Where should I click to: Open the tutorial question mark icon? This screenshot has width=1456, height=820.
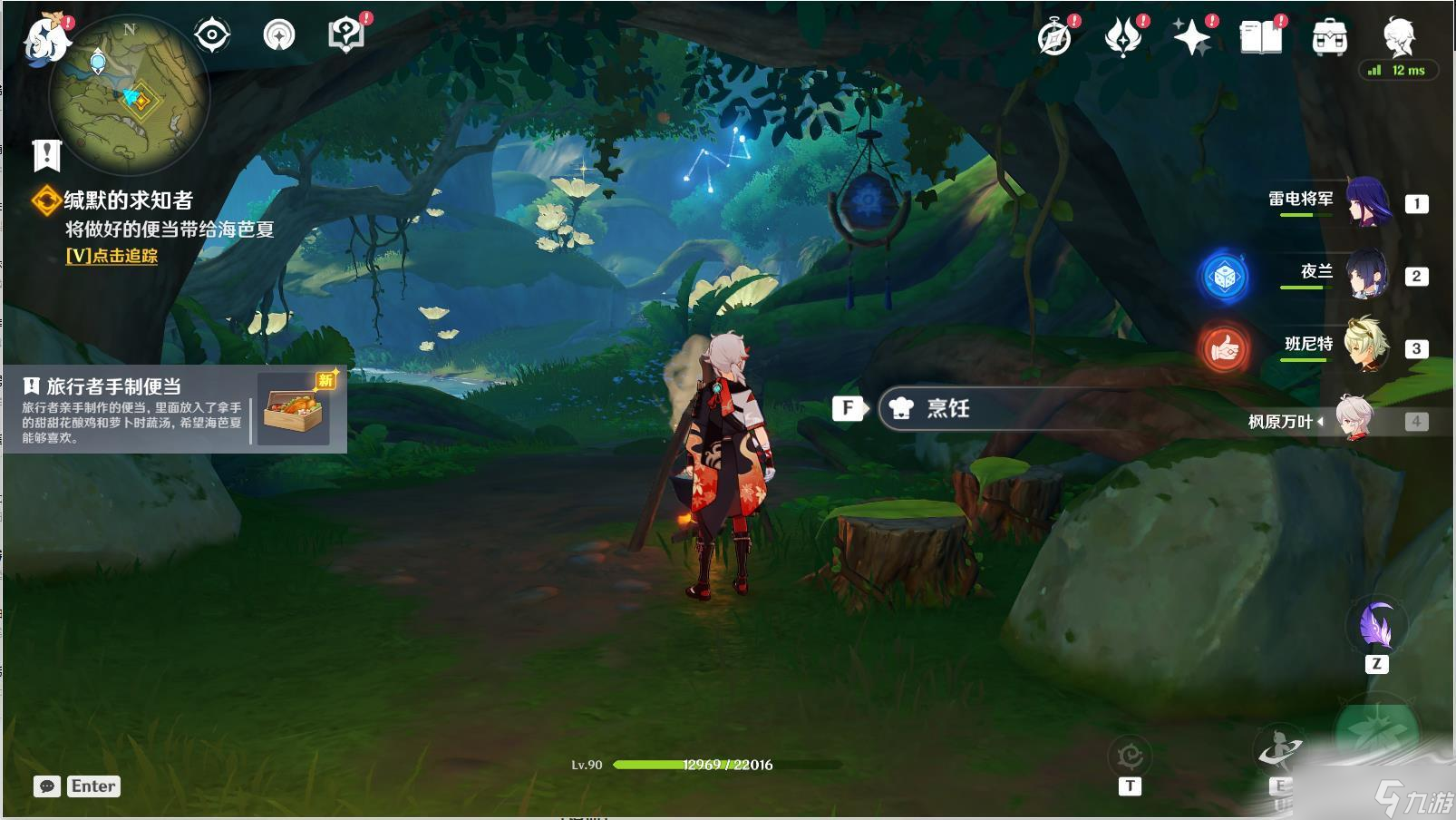point(345,36)
